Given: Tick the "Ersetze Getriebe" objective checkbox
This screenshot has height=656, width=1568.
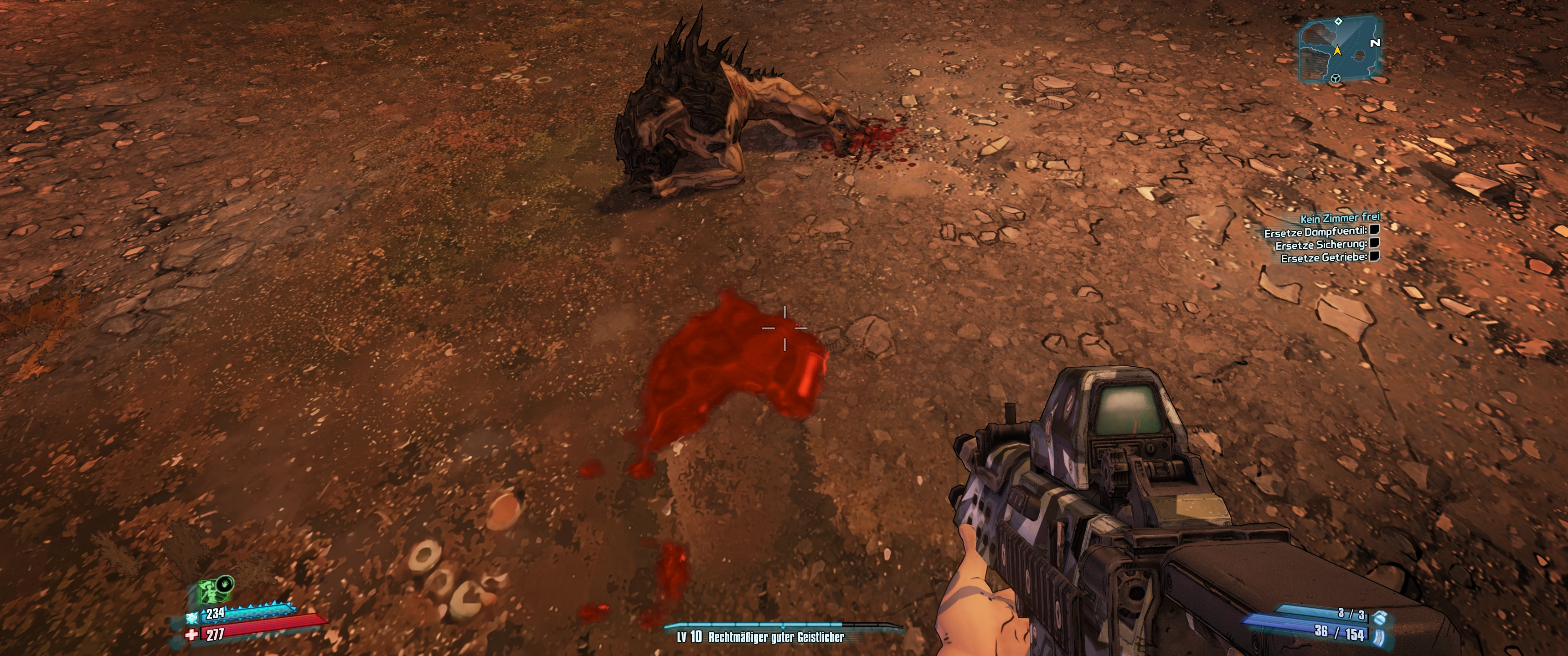Looking at the screenshot, I should 1374,257.
